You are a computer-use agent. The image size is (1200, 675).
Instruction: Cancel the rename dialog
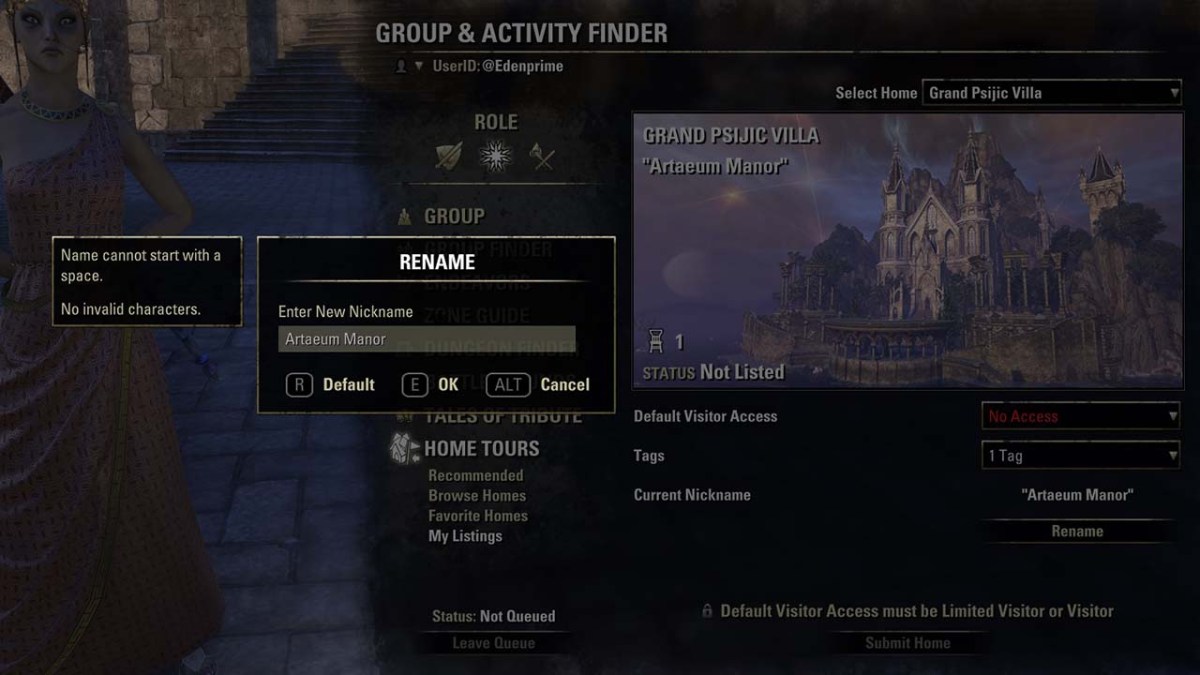[x=539, y=385]
